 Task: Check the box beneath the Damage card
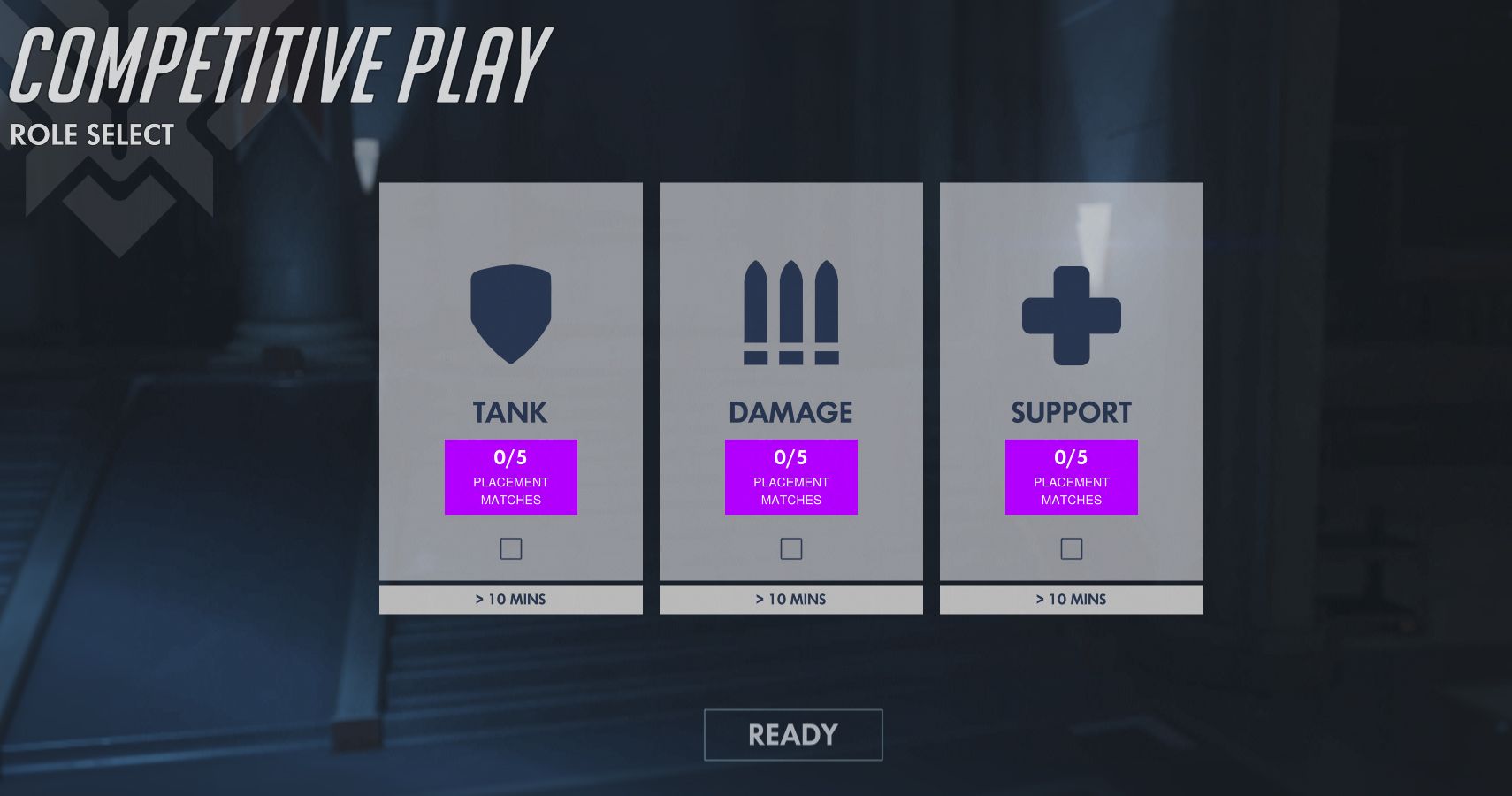791,549
